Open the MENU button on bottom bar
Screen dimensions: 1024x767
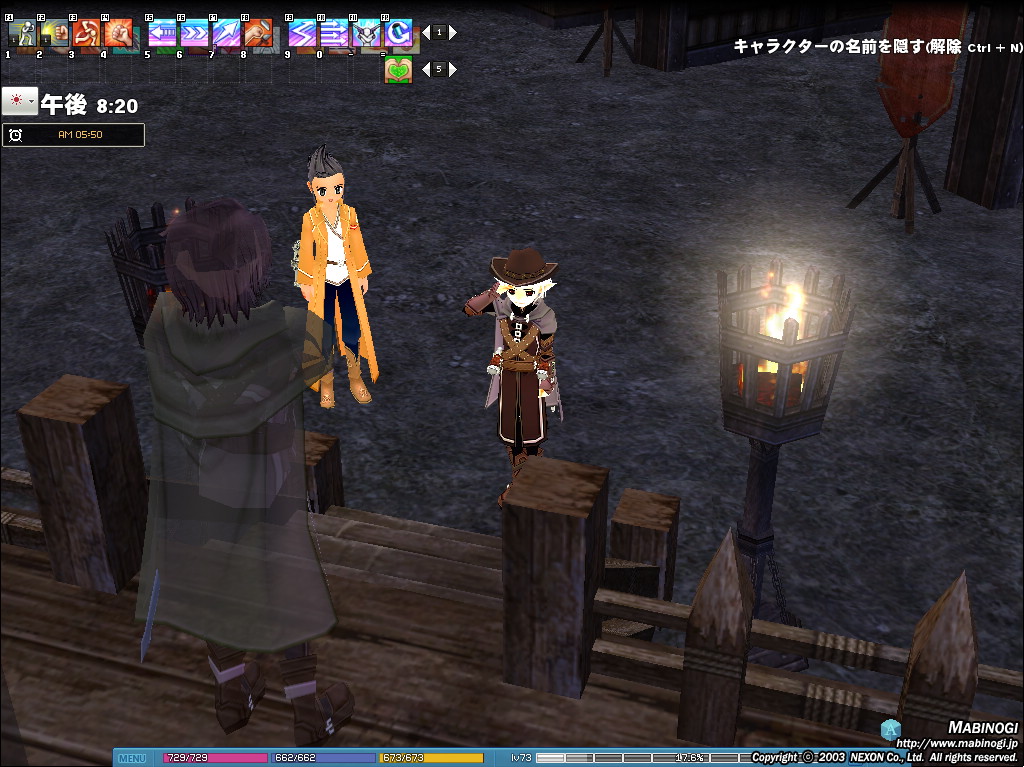pos(131,758)
